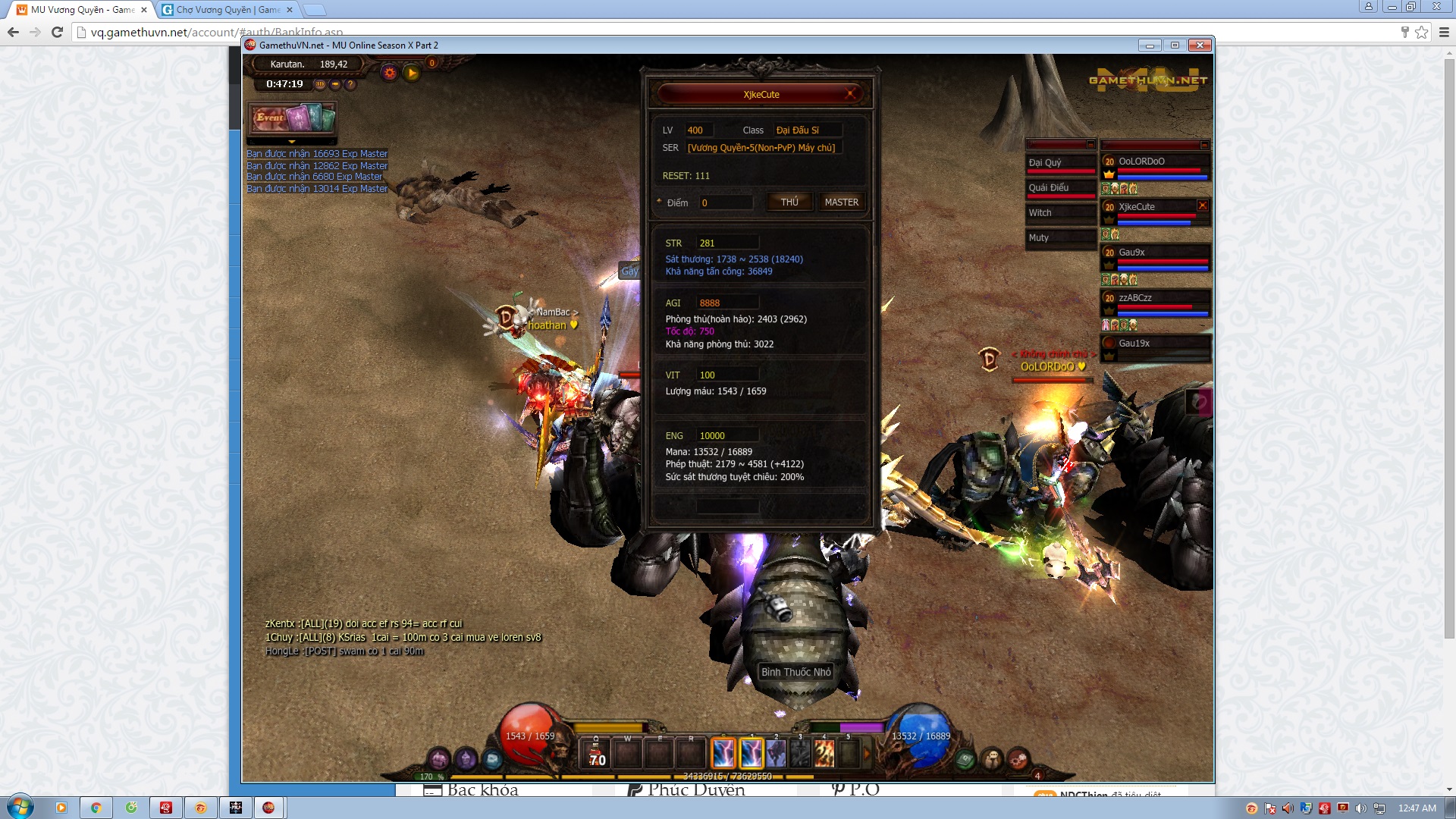The width and height of the screenshot is (1456, 819).
Task: Use the red potion in slot Q
Action: 597,755
